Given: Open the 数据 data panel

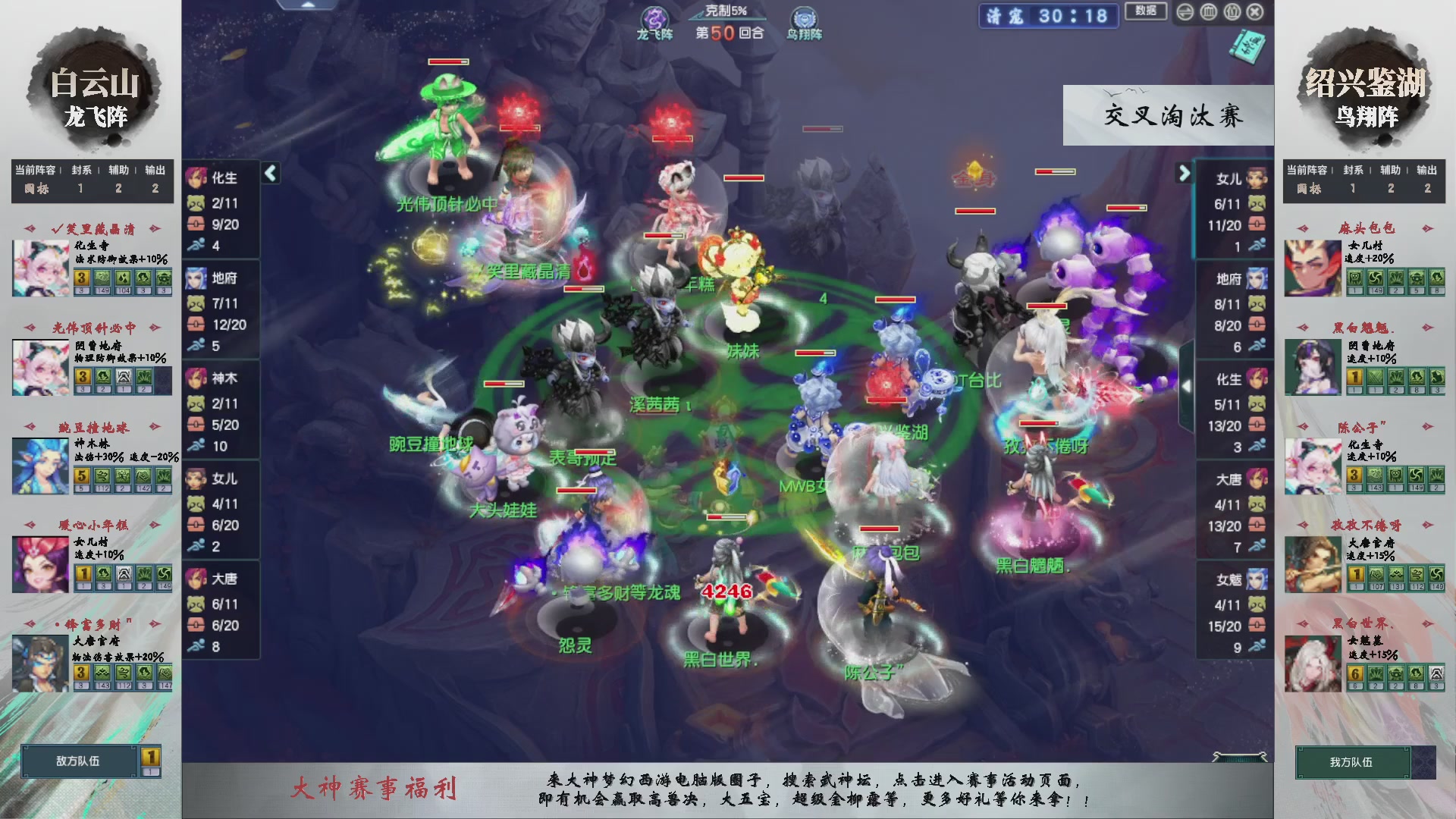Looking at the screenshot, I should tap(1145, 12).
